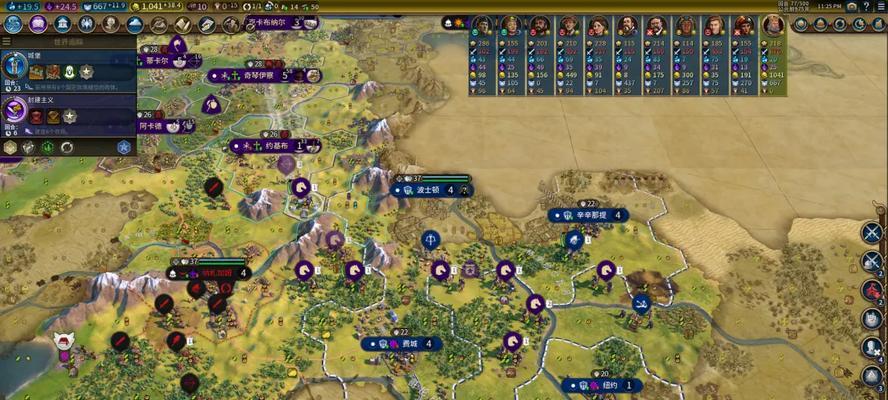Screen dimensions: 888x400
Task: Click the blue hexagon star button in tracker
Action: click(124, 147)
